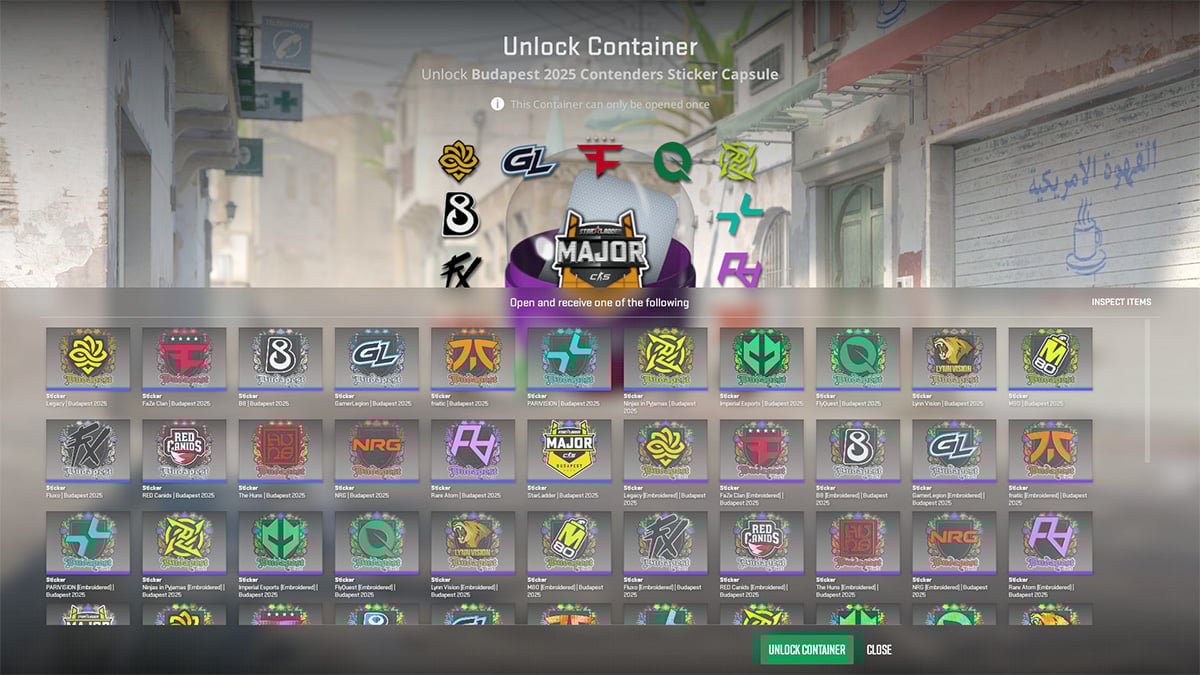Click the Unlock Container button
Screen dimensions: 1200x675
(x=806, y=650)
